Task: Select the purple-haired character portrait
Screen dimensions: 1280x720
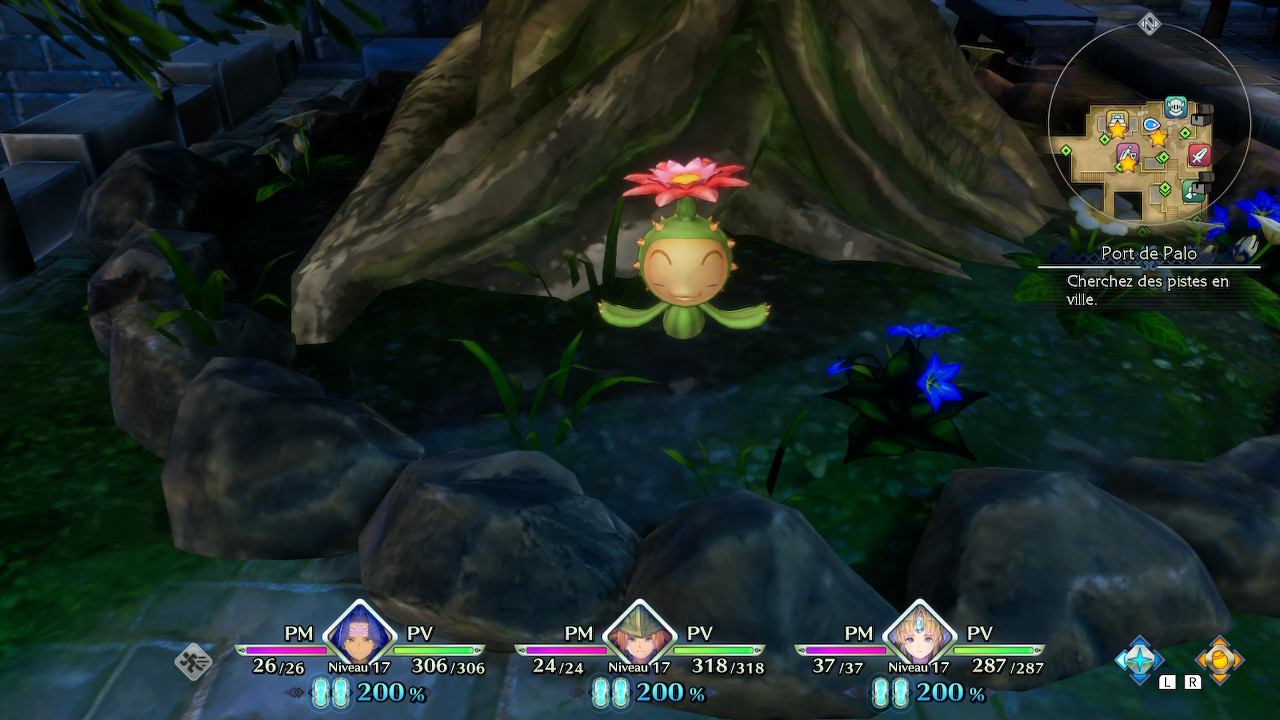Action: pyautogui.click(x=359, y=634)
